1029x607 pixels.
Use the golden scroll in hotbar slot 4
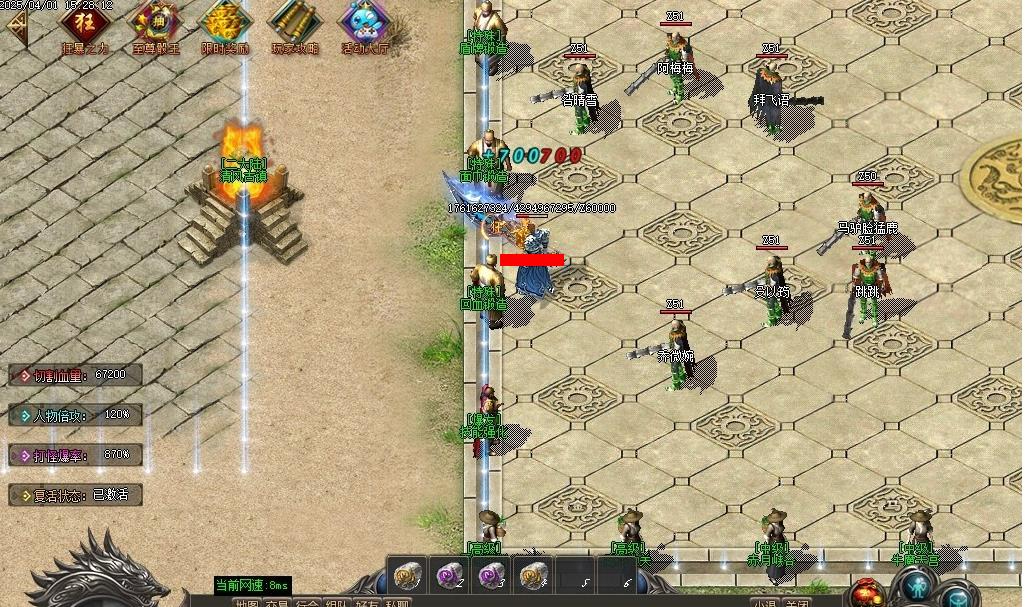533,575
